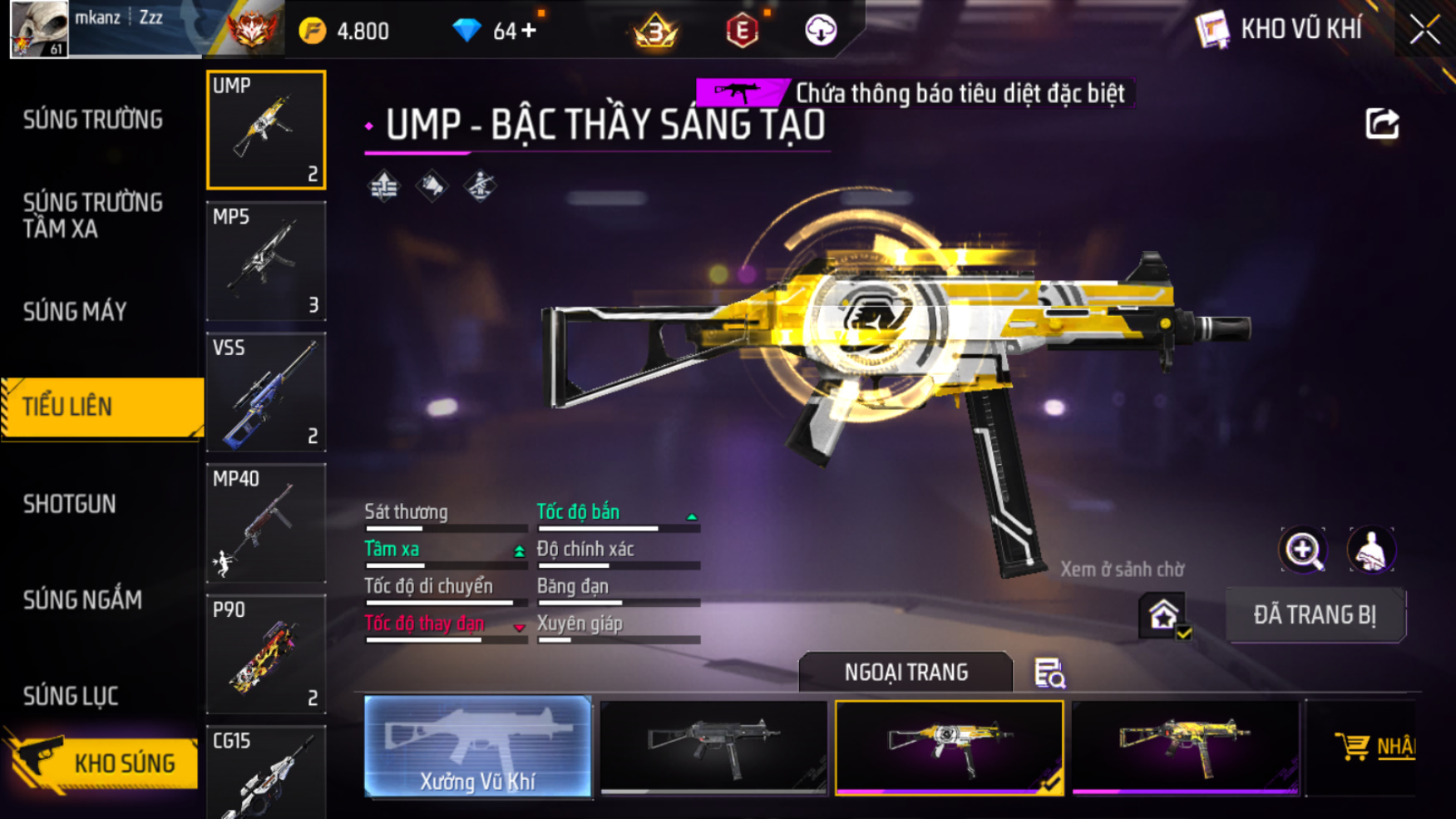Select the MP5 weapon tile
The image size is (1456, 819).
(x=266, y=261)
